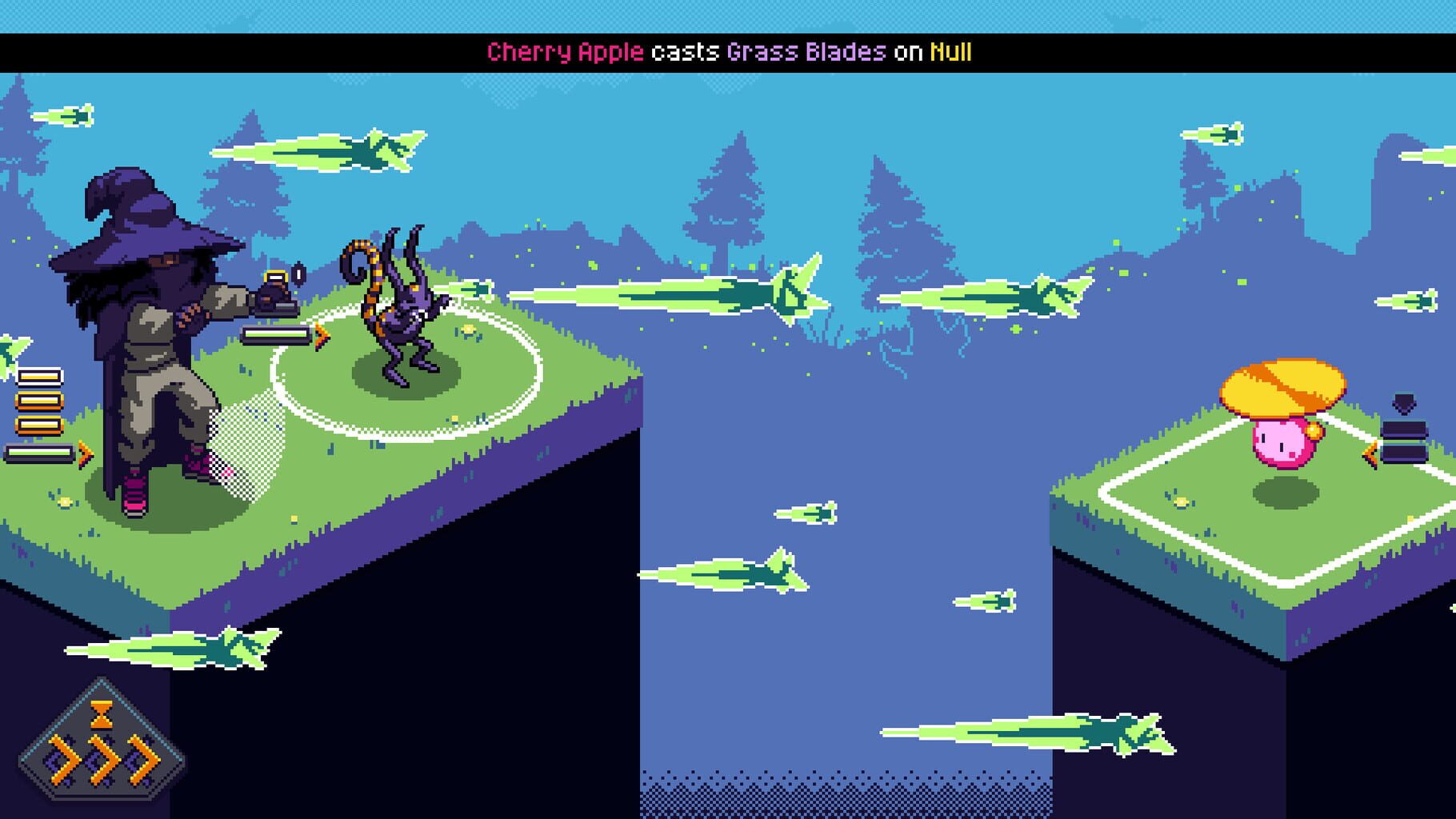
Task: Click the Null target name in the top banner
Action: tap(951, 51)
